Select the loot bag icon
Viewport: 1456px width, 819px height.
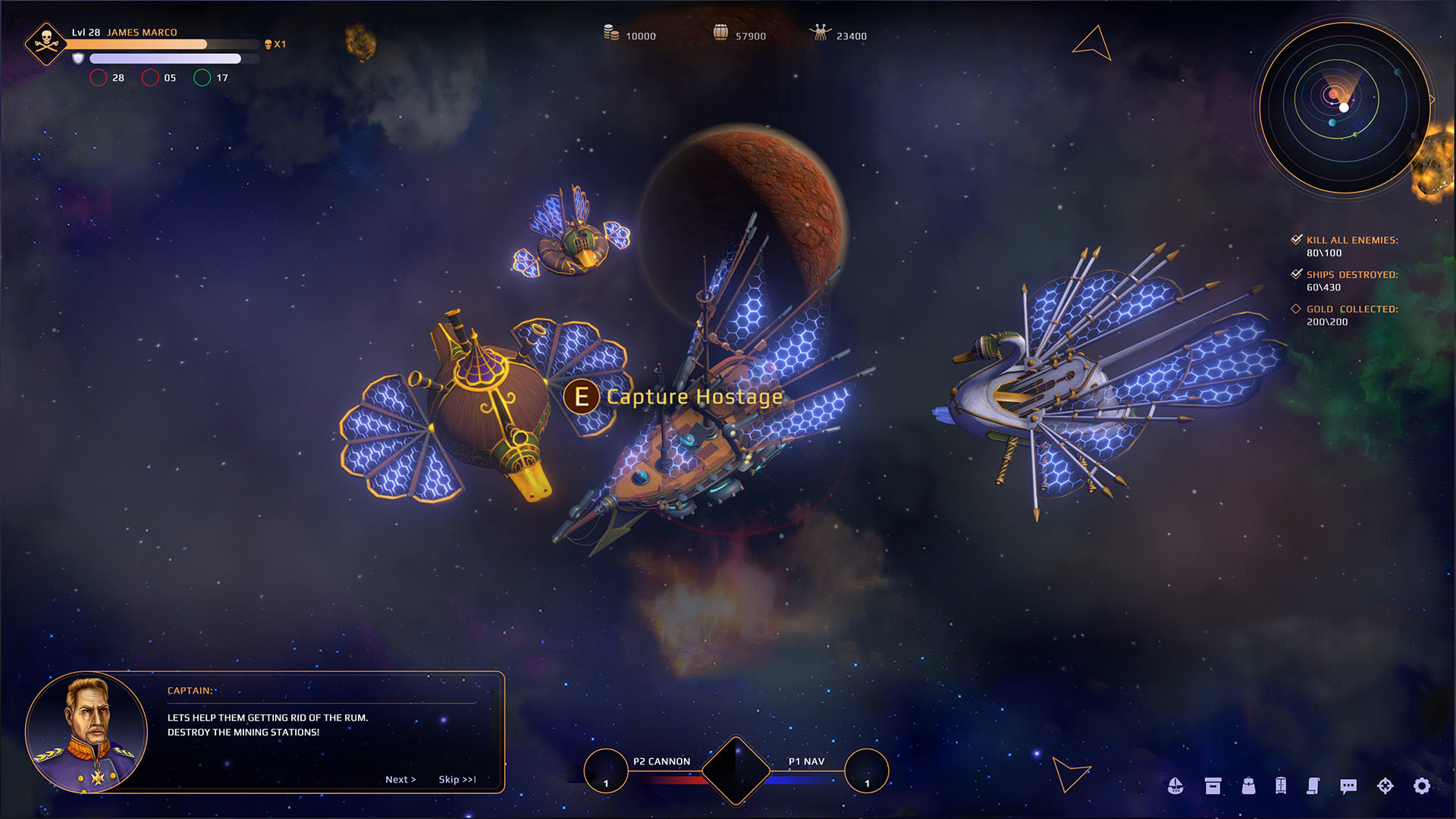(1248, 785)
